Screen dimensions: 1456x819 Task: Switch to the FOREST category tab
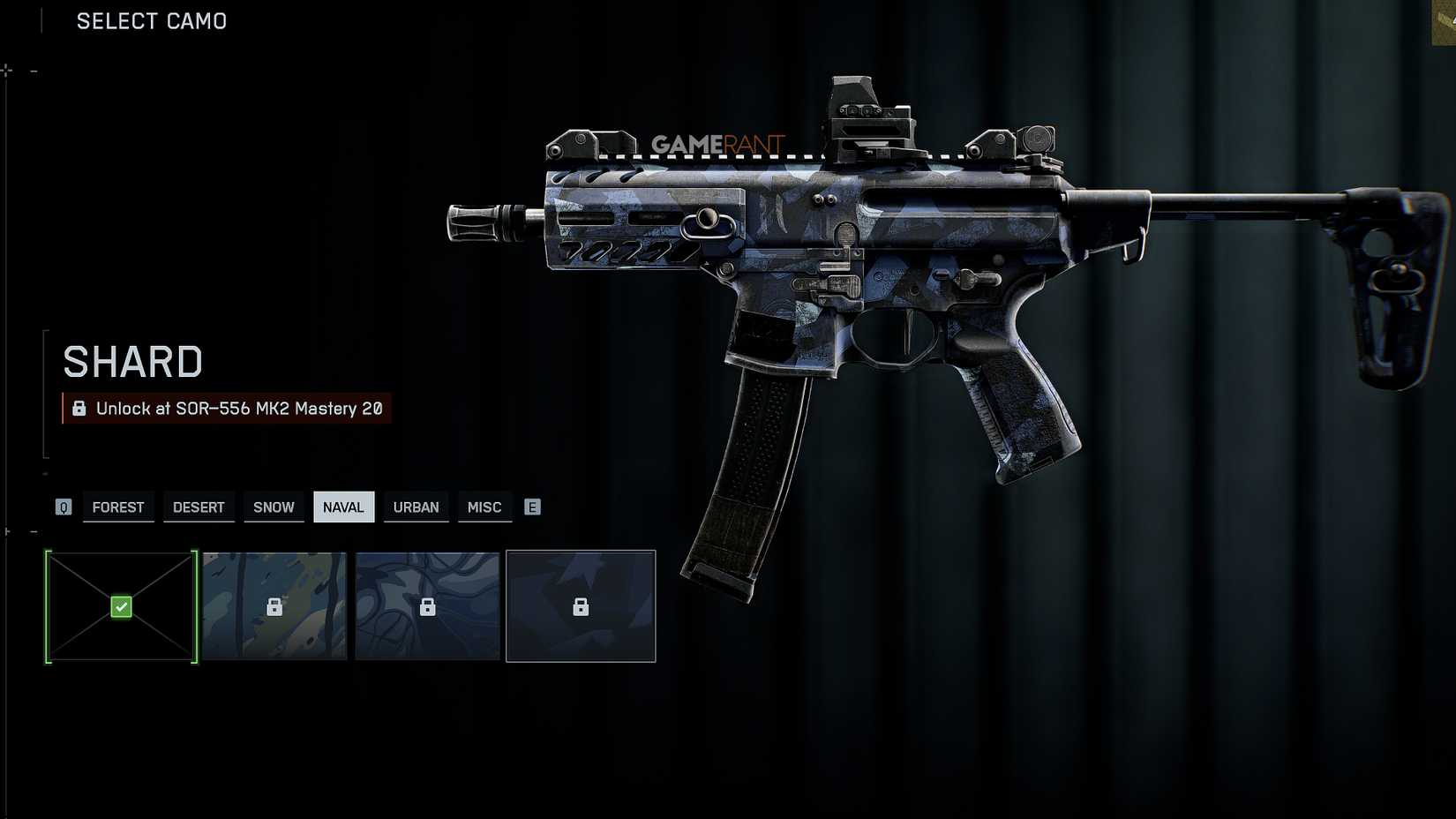coord(117,507)
